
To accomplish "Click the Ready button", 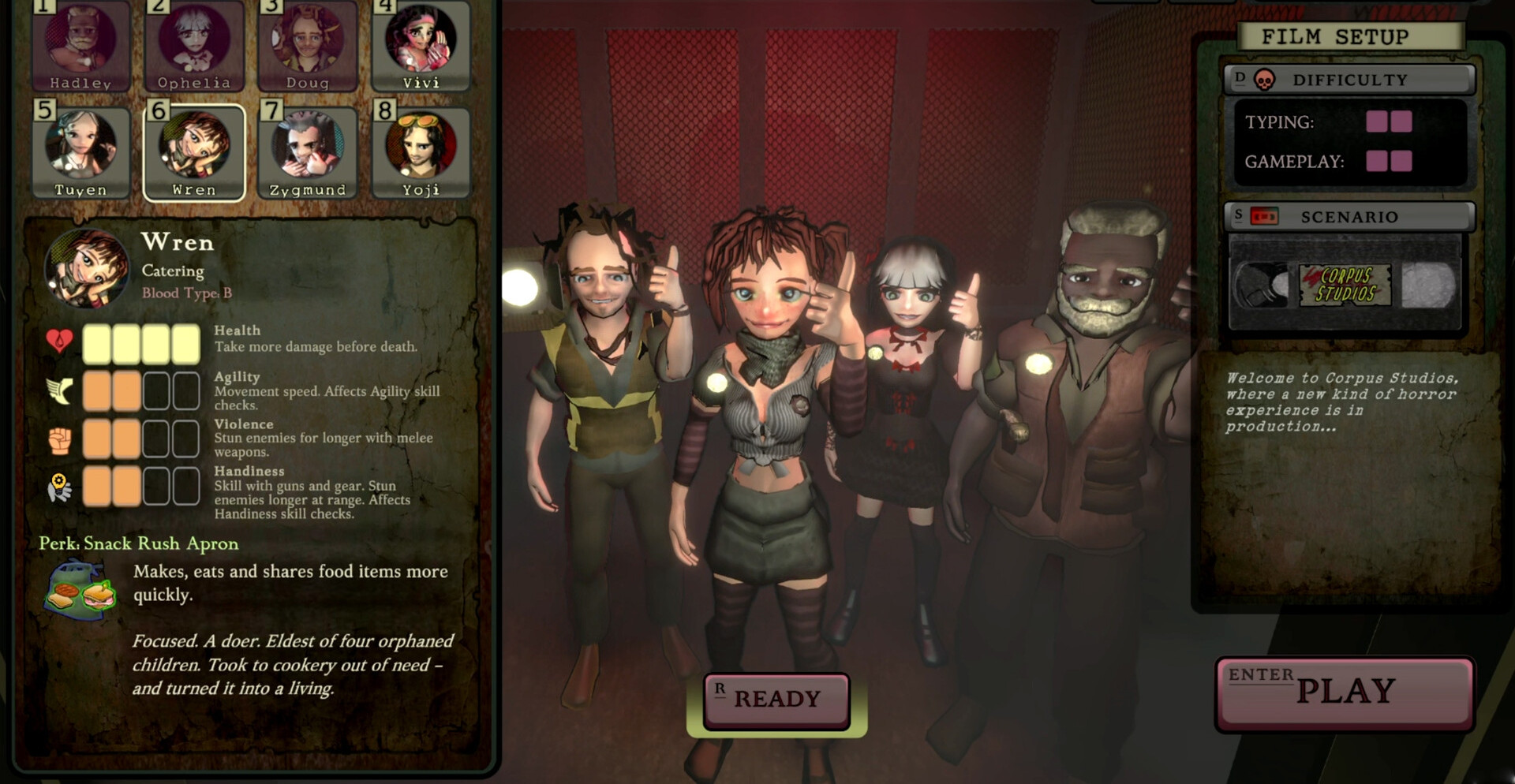I will pos(777,700).
